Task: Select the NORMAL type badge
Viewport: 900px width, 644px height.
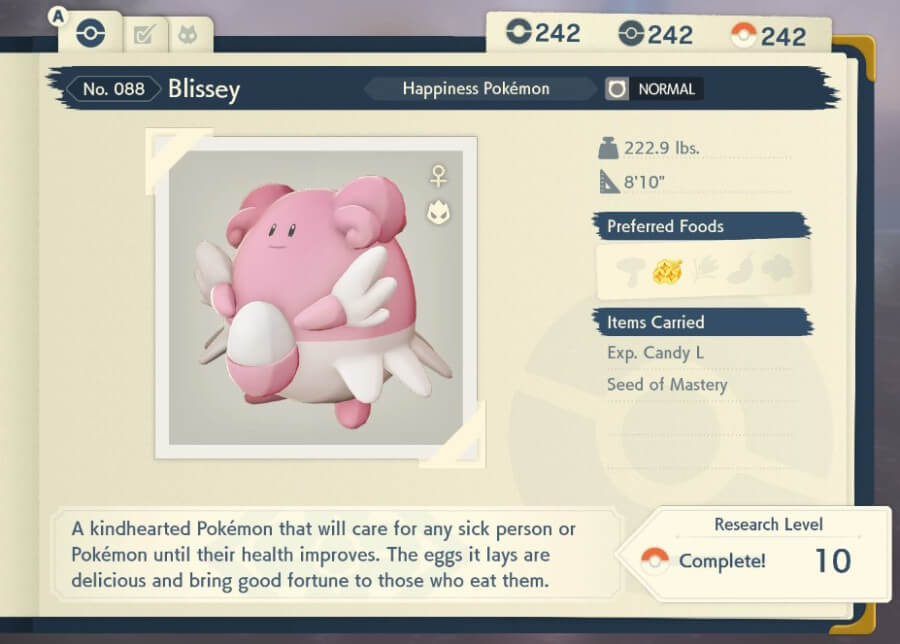Action: [654, 89]
